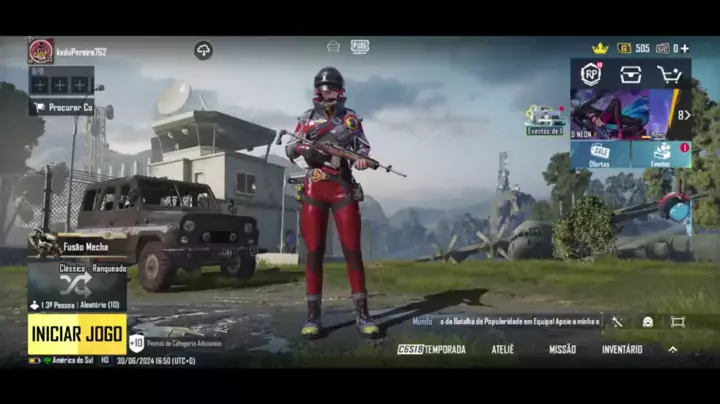720x404 pixels.
Task: Open the Fusão Mecha mode banner
Action: [x=77, y=244]
